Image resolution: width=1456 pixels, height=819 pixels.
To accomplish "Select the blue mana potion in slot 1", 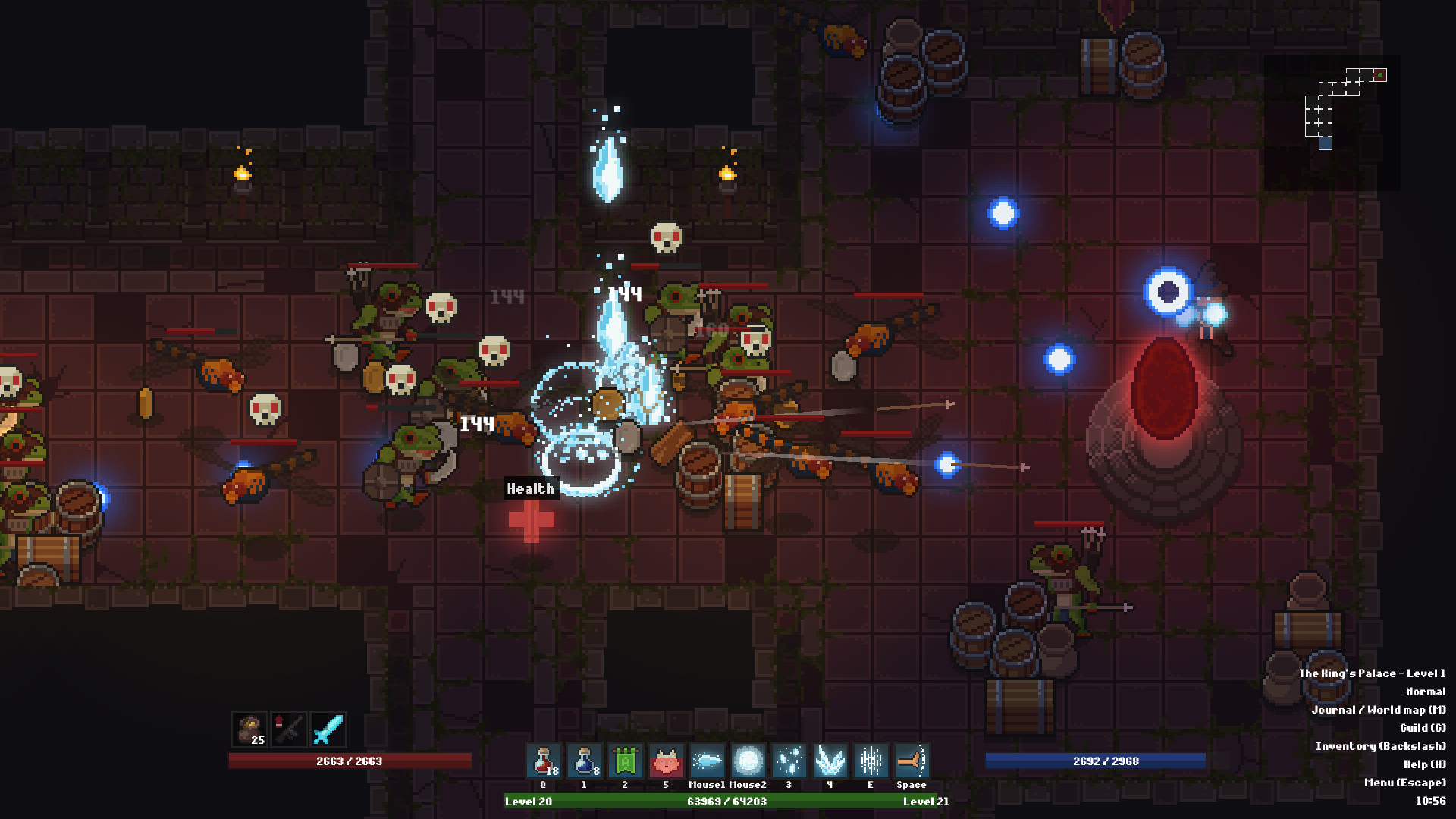I will point(584,762).
